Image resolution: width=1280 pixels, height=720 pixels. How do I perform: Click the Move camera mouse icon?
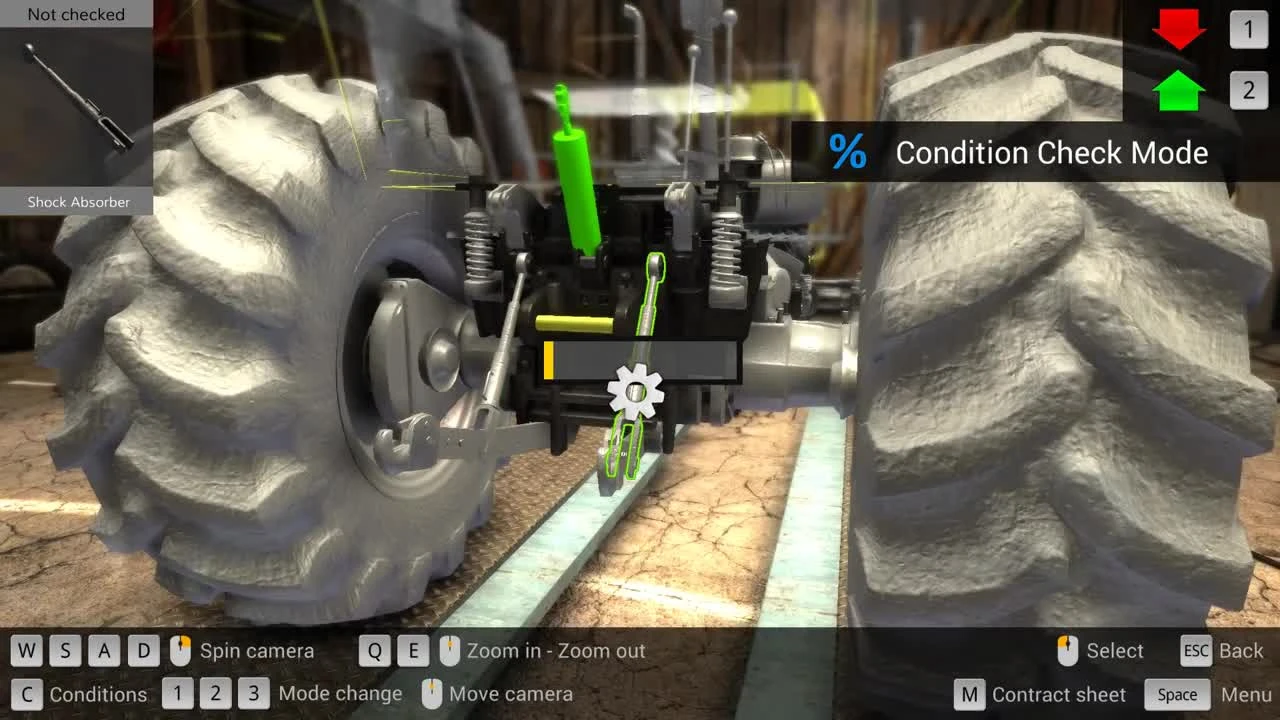tap(434, 694)
